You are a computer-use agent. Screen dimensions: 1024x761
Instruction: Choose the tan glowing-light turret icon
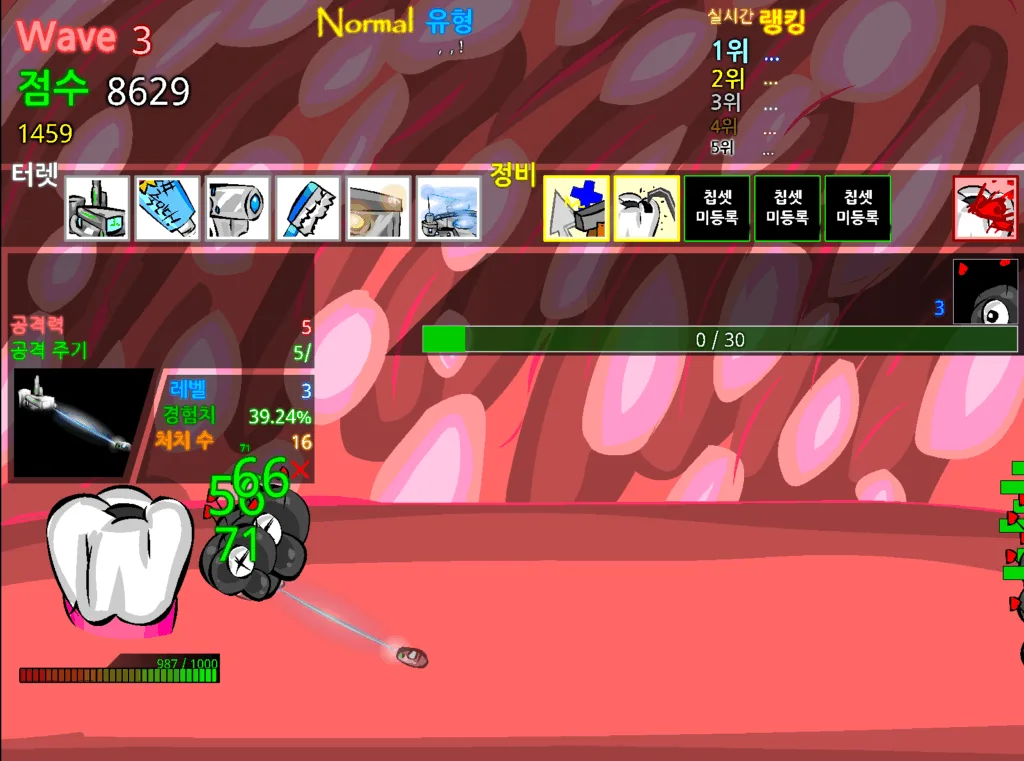379,208
